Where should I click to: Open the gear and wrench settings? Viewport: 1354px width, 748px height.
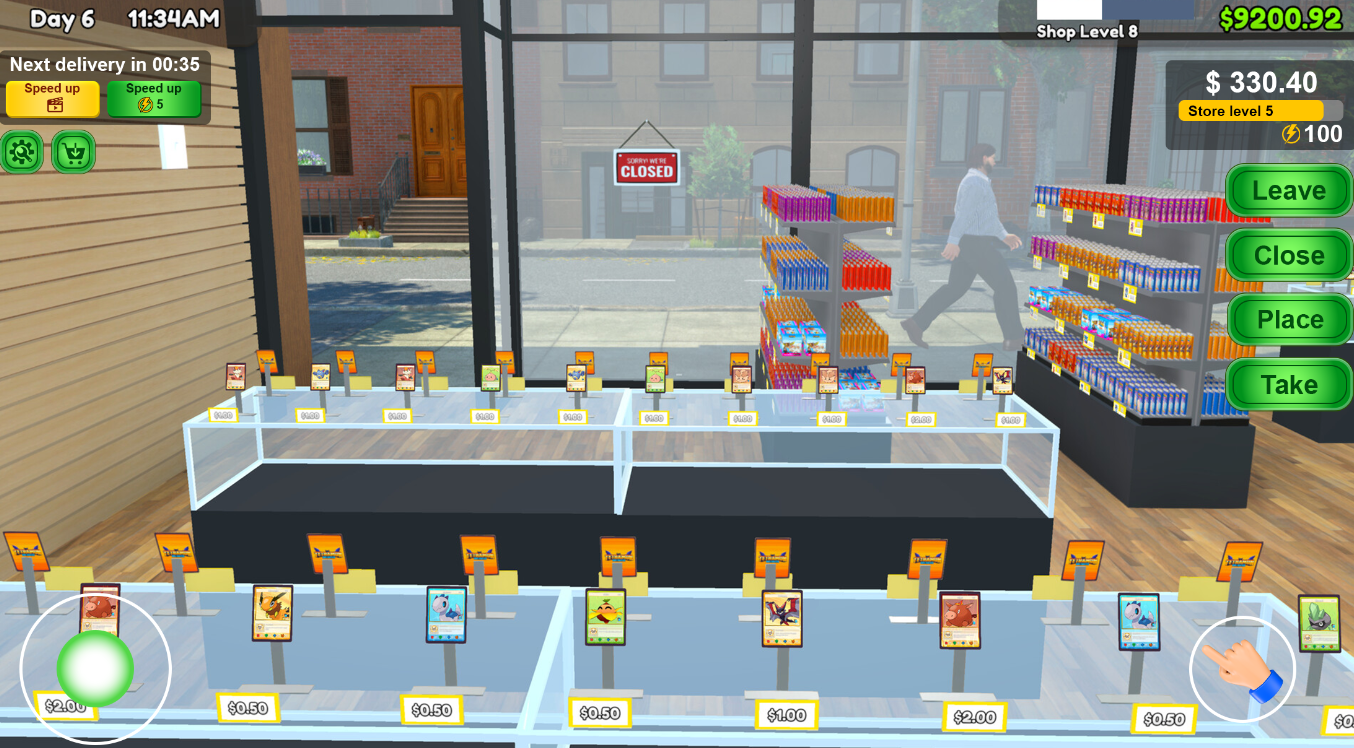coord(22,152)
